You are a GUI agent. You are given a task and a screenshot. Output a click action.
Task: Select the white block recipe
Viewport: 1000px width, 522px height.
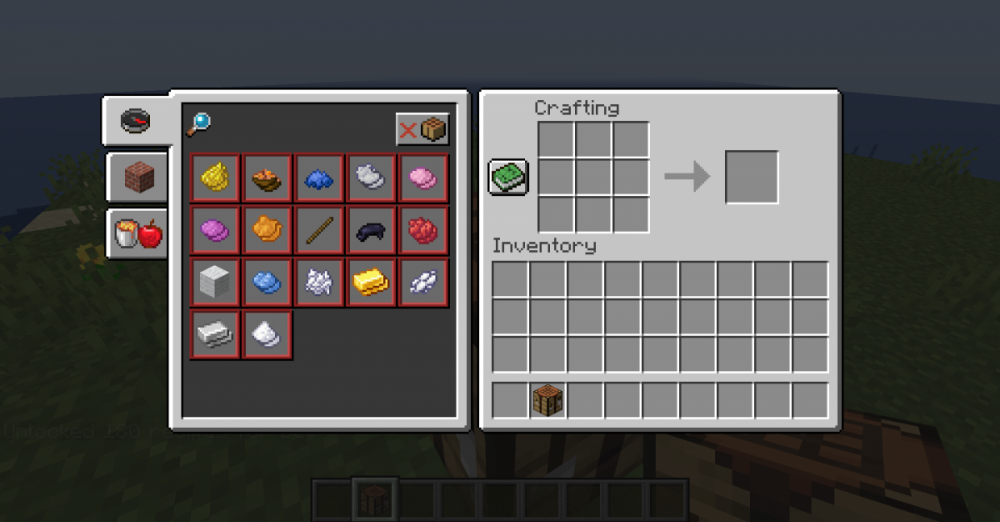215,283
